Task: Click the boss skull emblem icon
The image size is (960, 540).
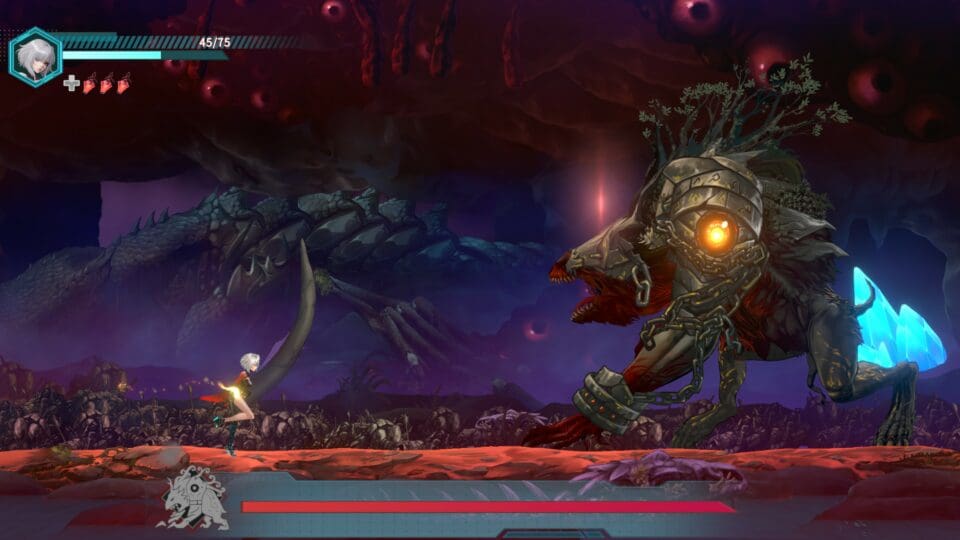Action: coord(195,497)
